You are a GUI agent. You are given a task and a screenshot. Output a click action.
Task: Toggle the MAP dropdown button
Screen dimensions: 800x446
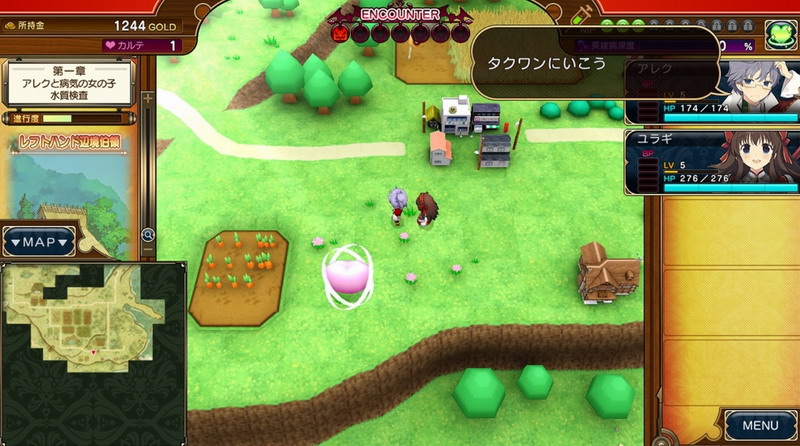pyautogui.click(x=38, y=242)
